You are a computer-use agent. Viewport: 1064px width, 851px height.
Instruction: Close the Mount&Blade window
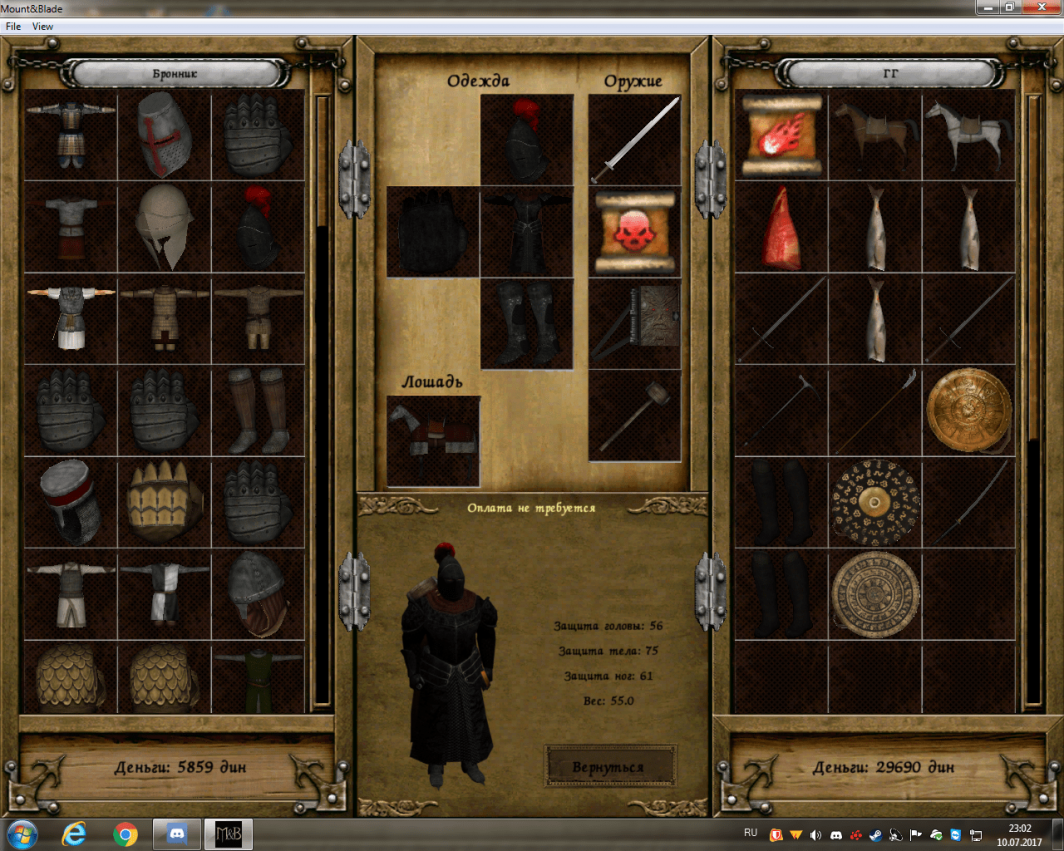pyautogui.click(x=1041, y=8)
